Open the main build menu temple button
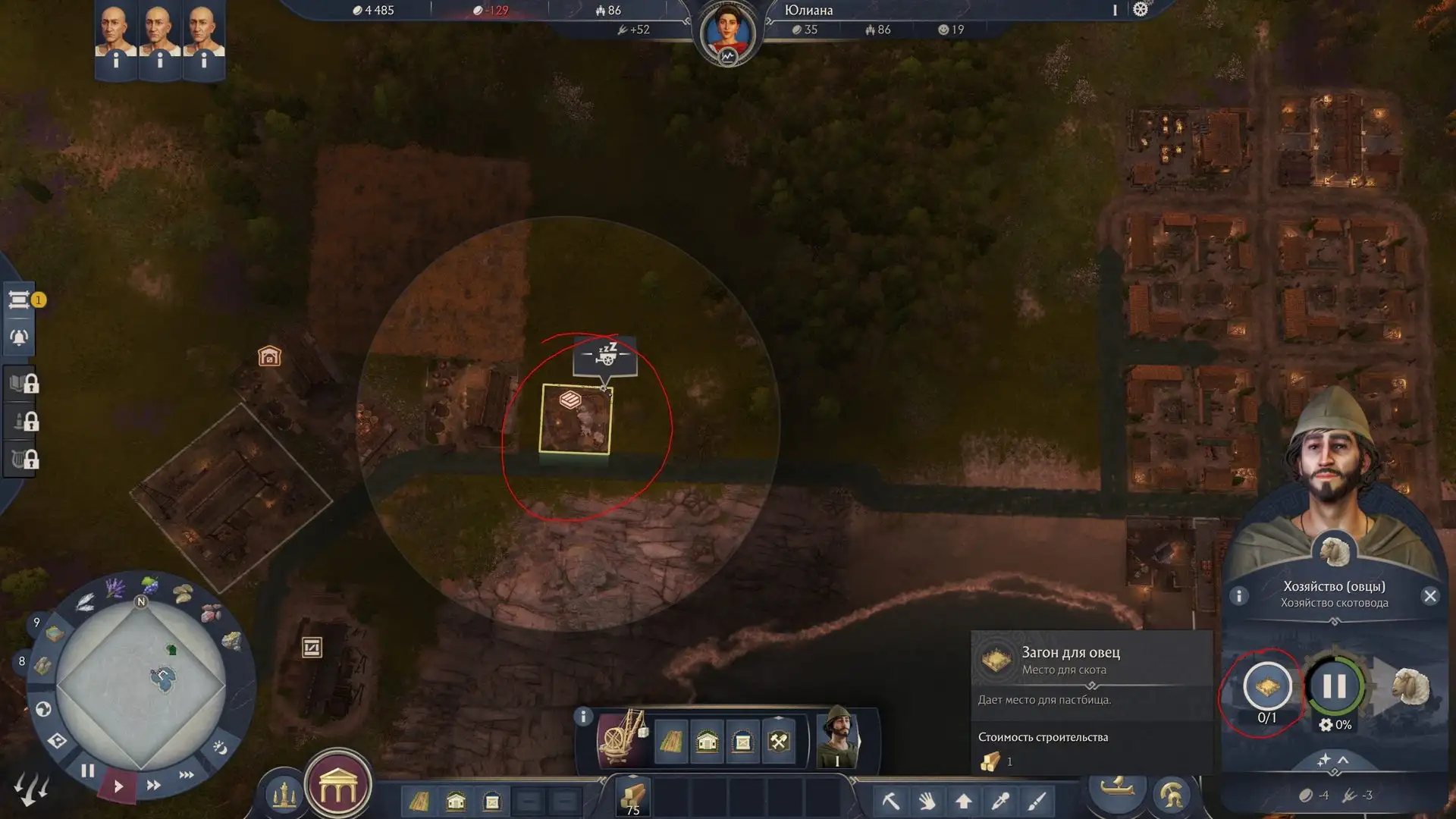 (x=338, y=789)
